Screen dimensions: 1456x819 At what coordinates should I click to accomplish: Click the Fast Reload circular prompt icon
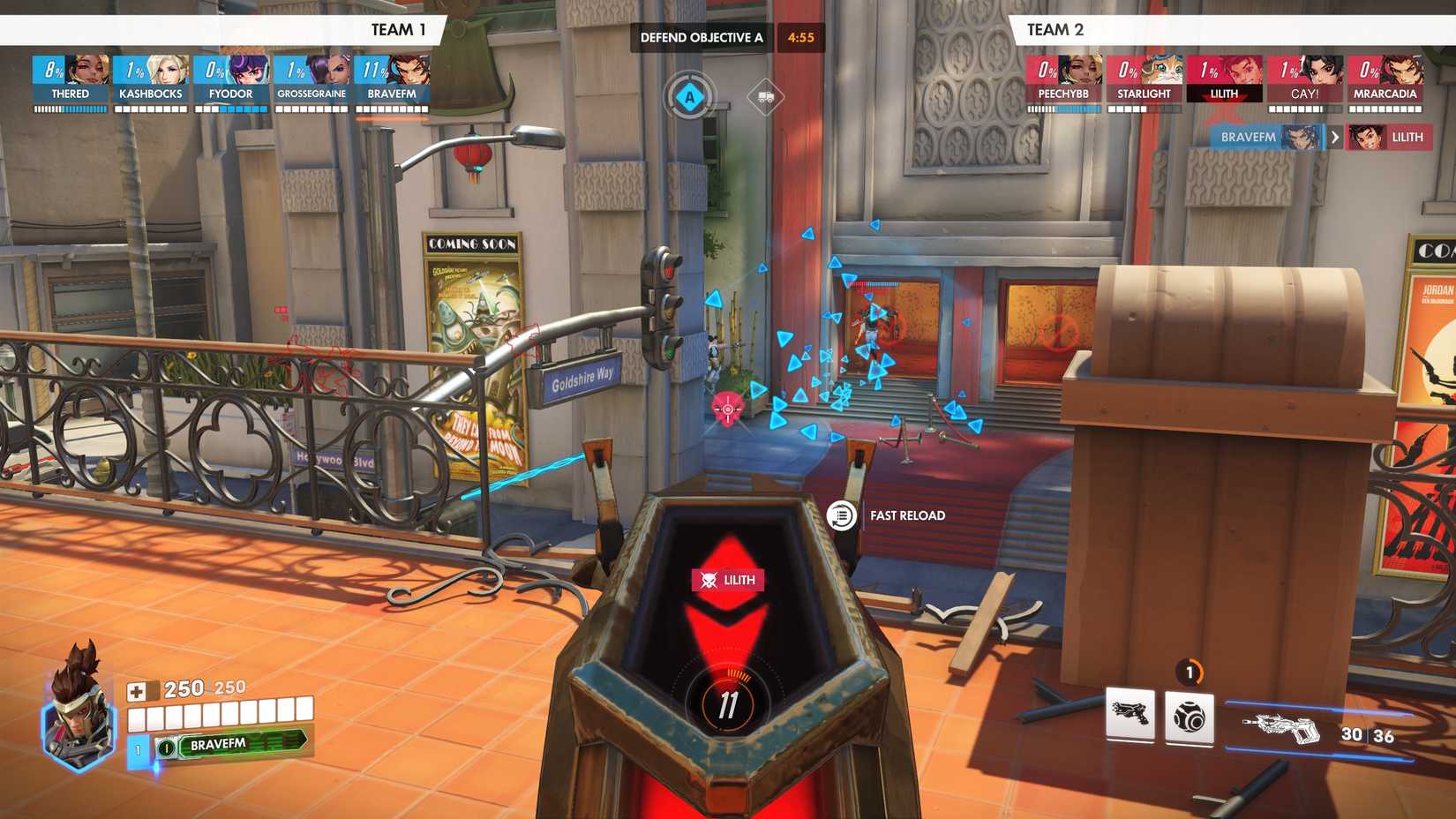(841, 515)
